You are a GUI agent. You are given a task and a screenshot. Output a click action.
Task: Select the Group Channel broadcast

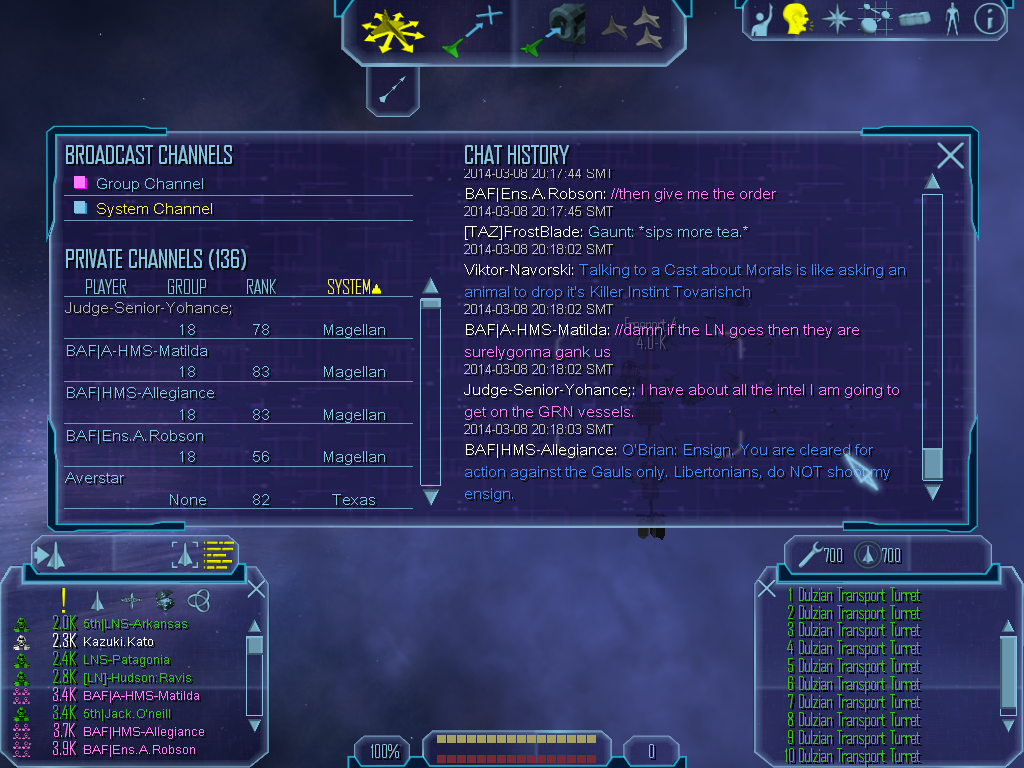pos(149,184)
